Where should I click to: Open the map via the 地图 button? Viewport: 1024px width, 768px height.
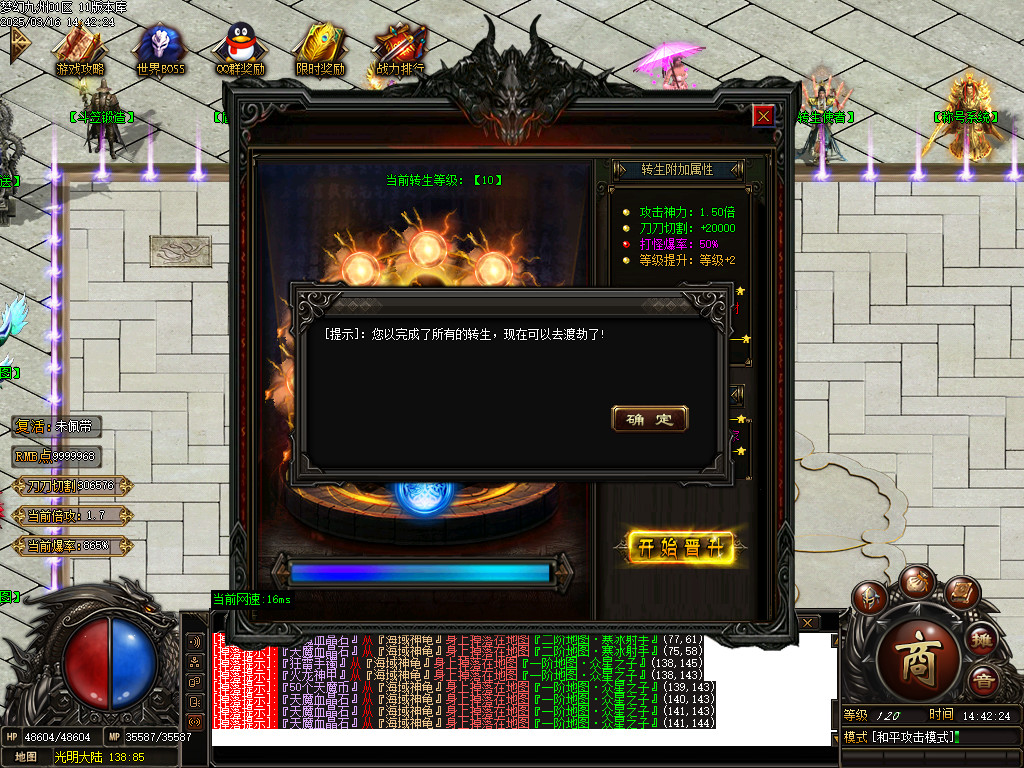pos(25,757)
